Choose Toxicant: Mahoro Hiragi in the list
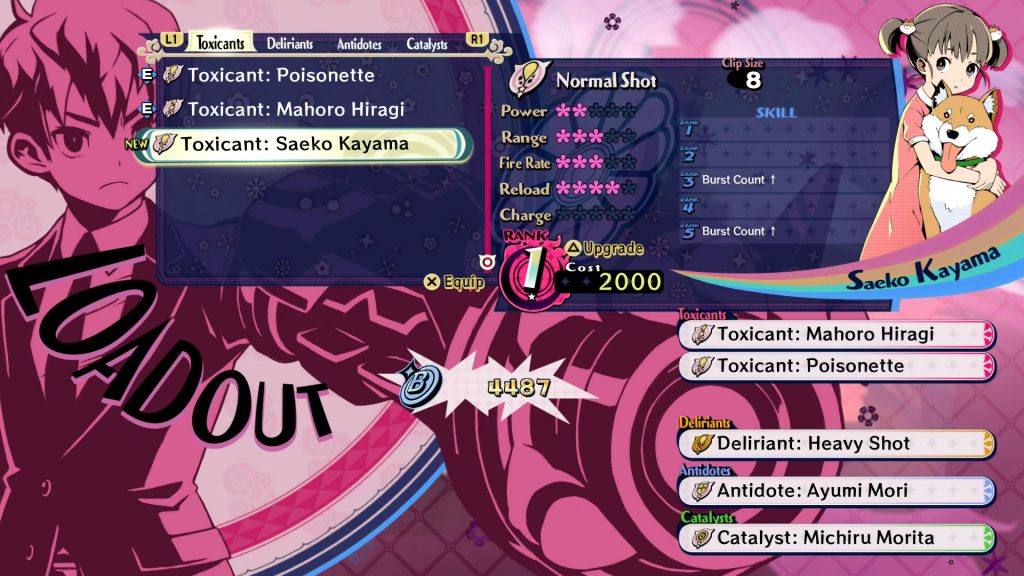The height and width of the screenshot is (576, 1024). (294, 109)
